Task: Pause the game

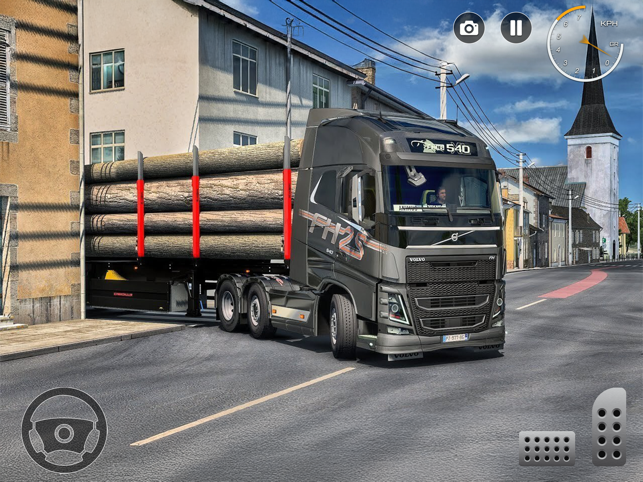Action: click(516, 27)
